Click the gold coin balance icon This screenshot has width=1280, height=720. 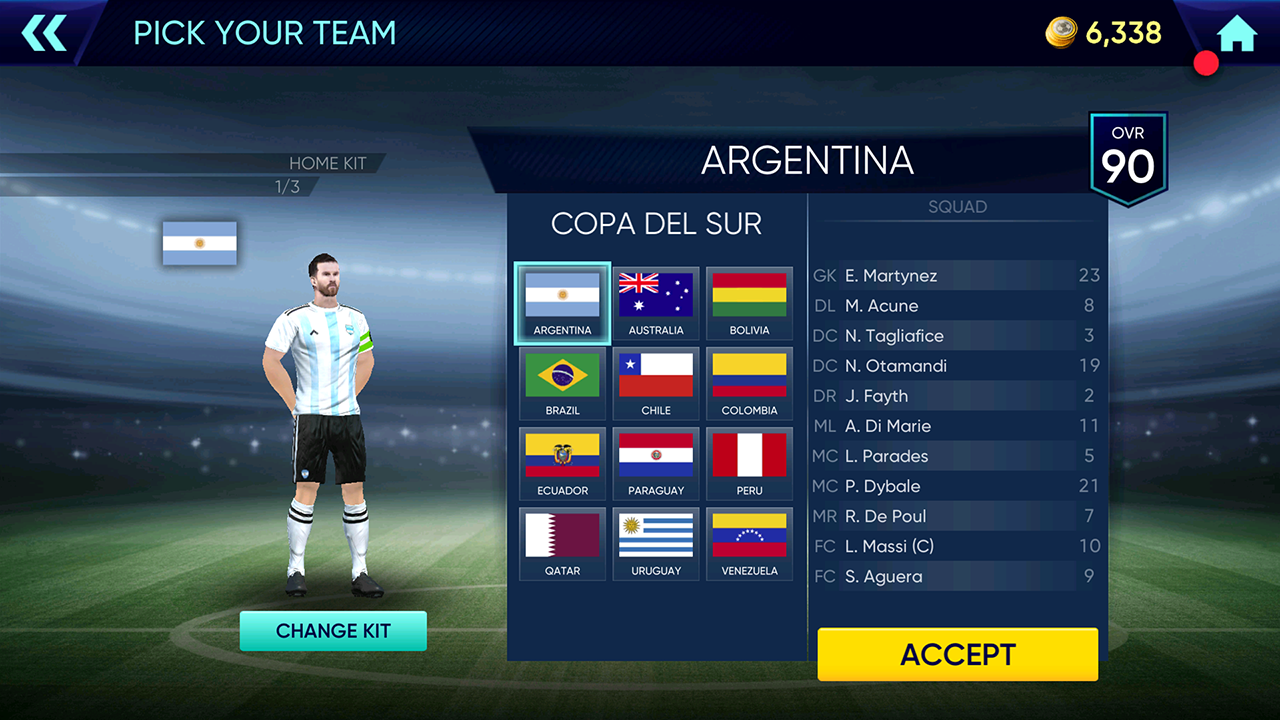click(1061, 33)
